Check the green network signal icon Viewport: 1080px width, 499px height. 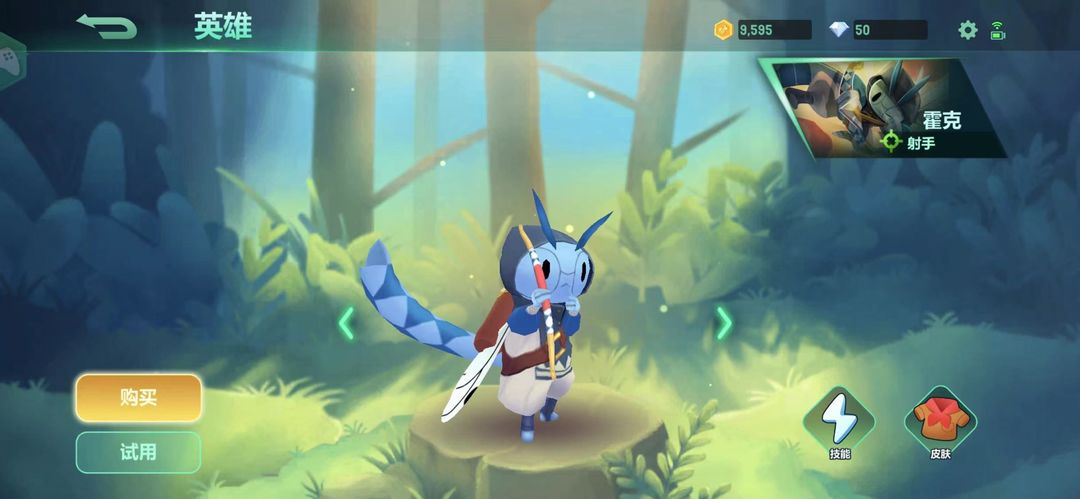pos(997,30)
